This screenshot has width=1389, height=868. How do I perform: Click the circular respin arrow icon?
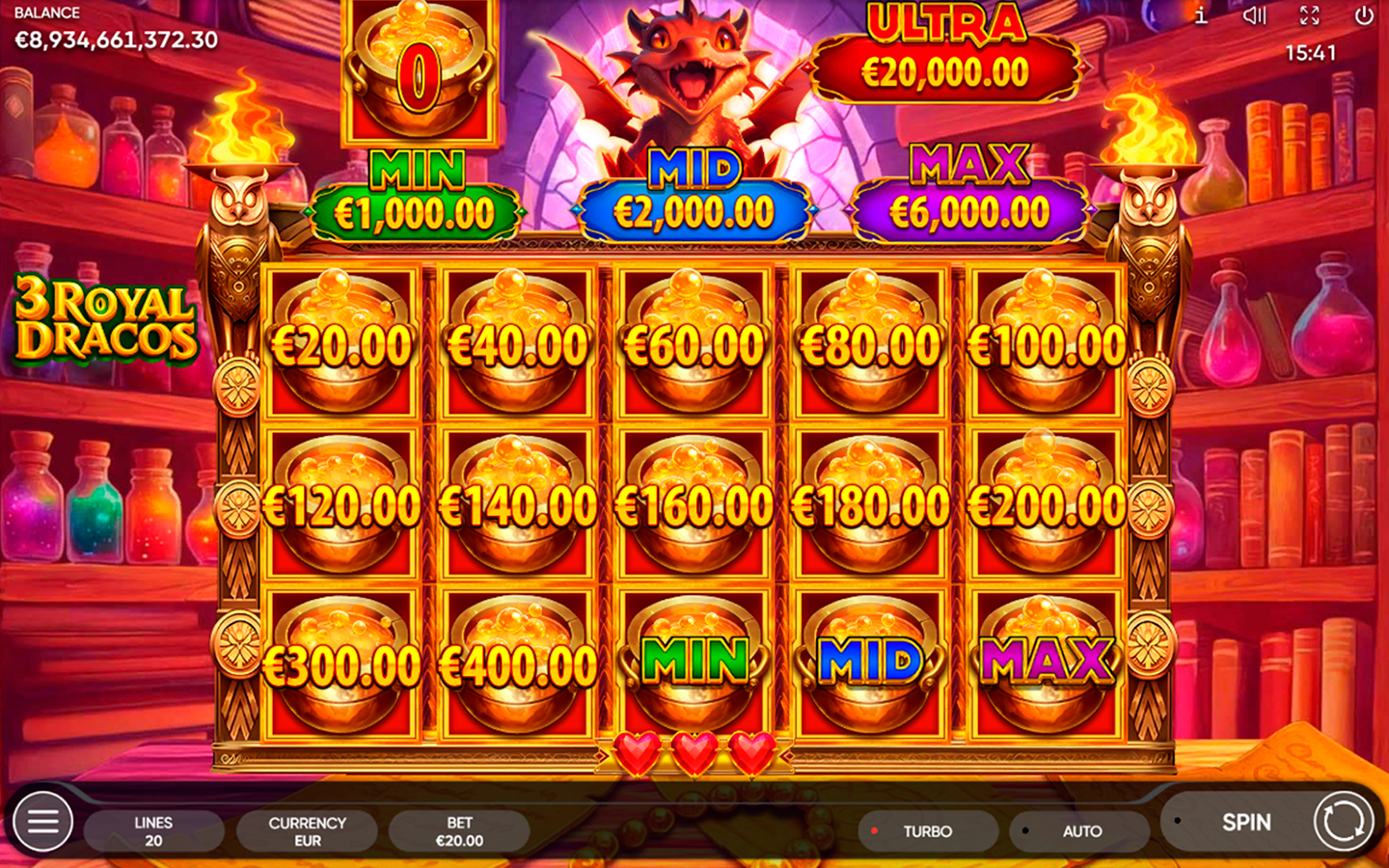tap(1340, 822)
